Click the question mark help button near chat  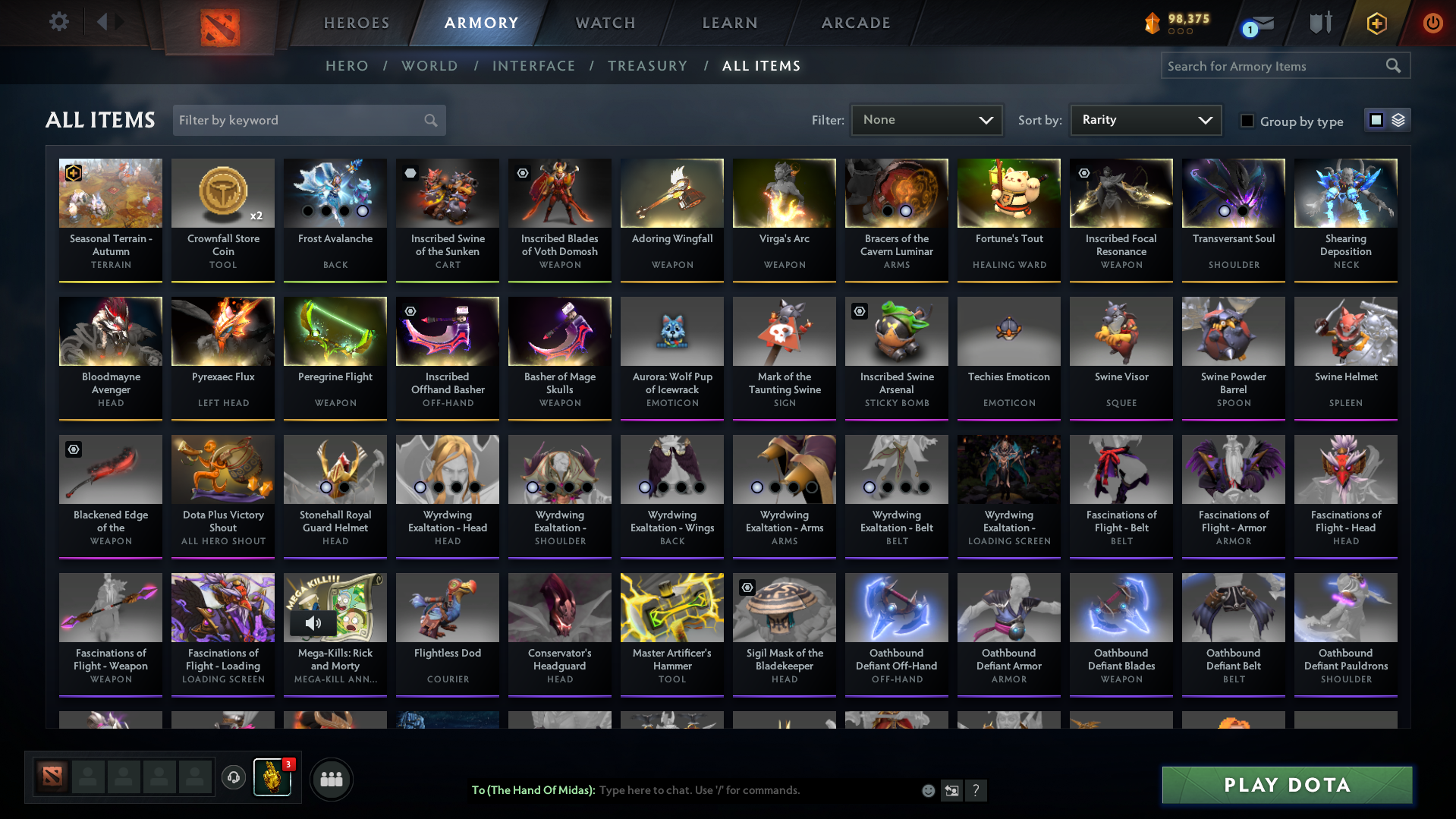pos(976,791)
